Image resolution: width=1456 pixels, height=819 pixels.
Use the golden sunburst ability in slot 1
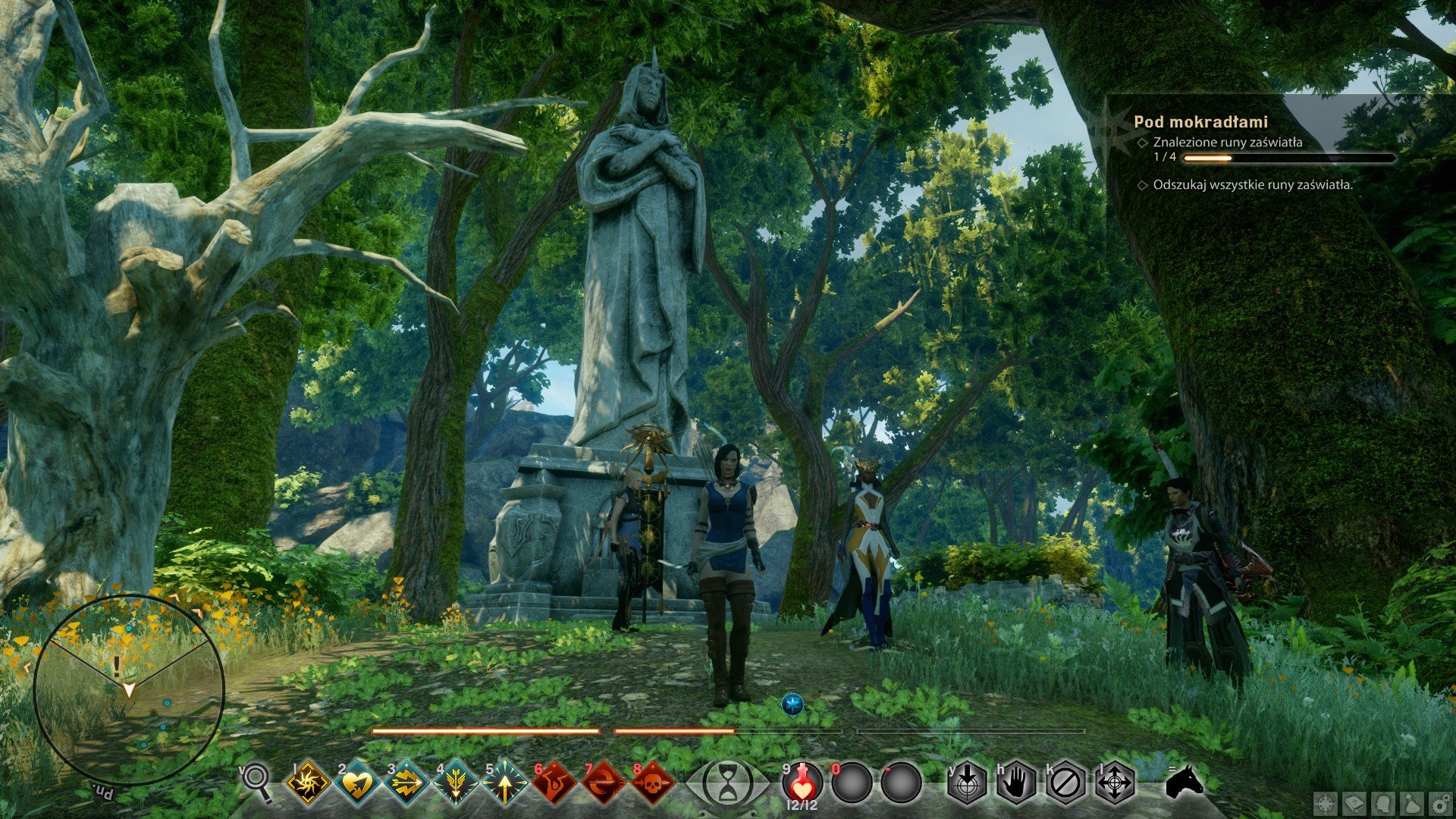[308, 783]
